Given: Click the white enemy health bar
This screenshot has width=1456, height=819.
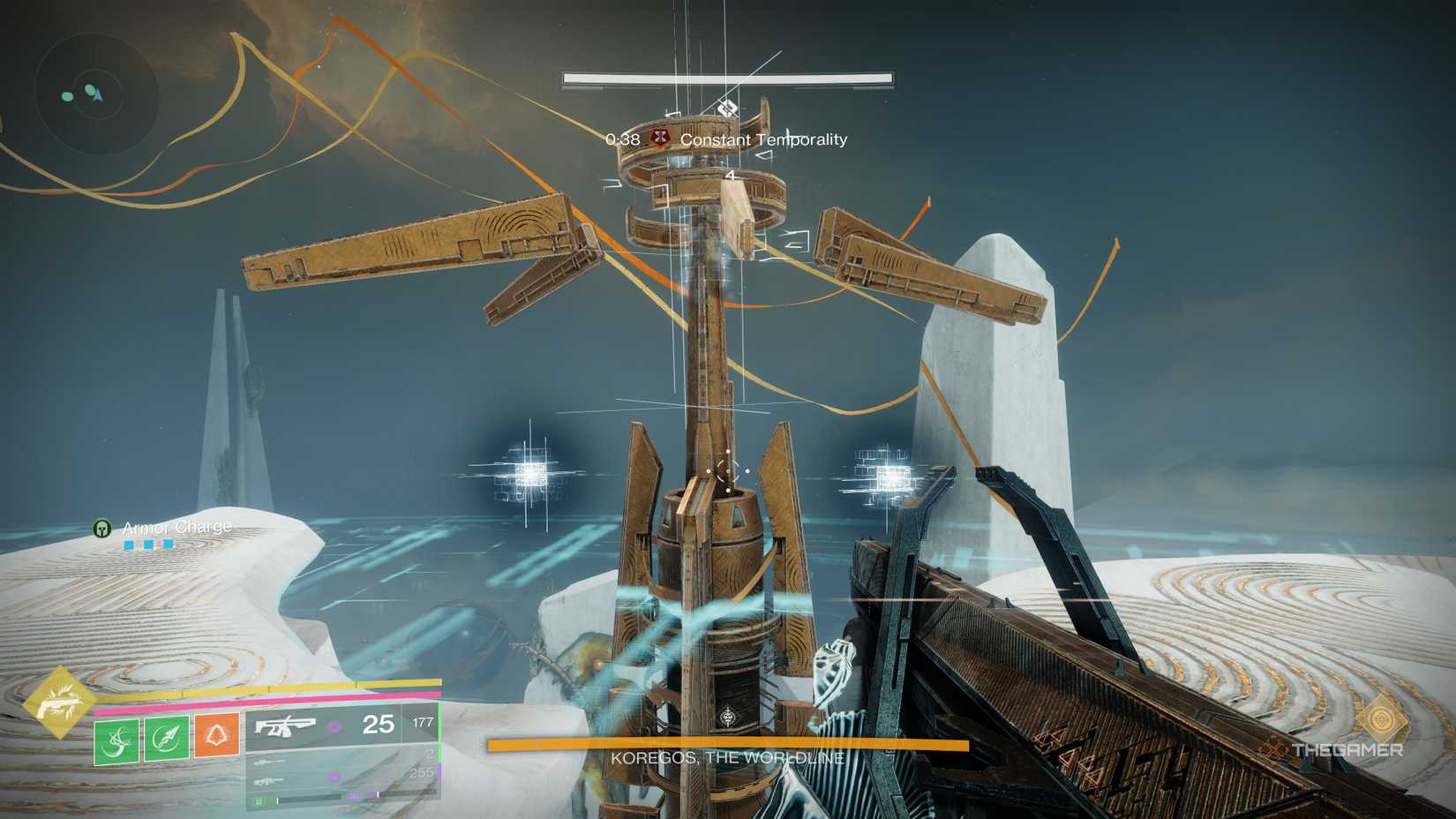Looking at the screenshot, I should [x=727, y=77].
